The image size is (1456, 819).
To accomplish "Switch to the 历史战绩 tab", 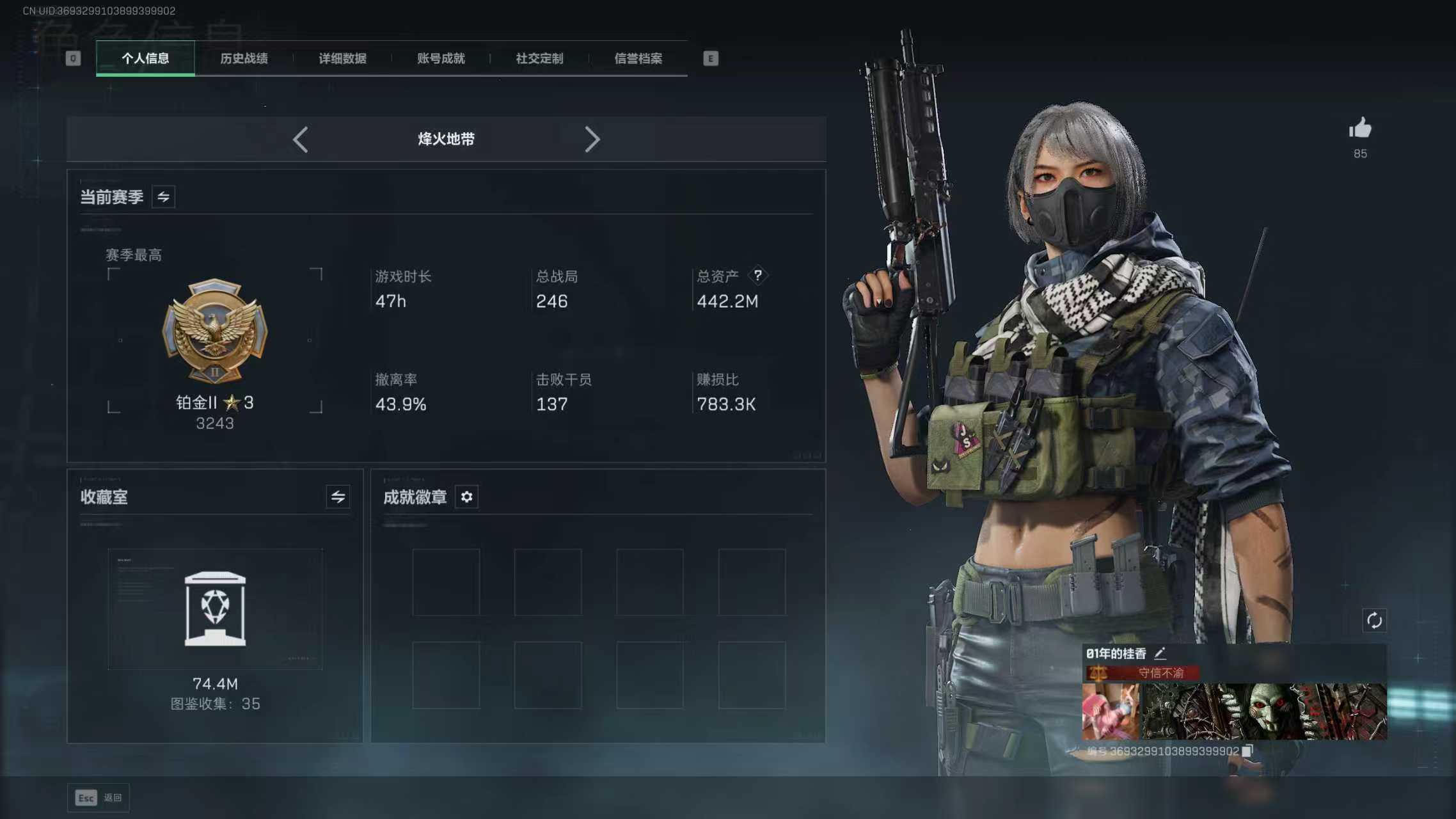I will pos(244,58).
